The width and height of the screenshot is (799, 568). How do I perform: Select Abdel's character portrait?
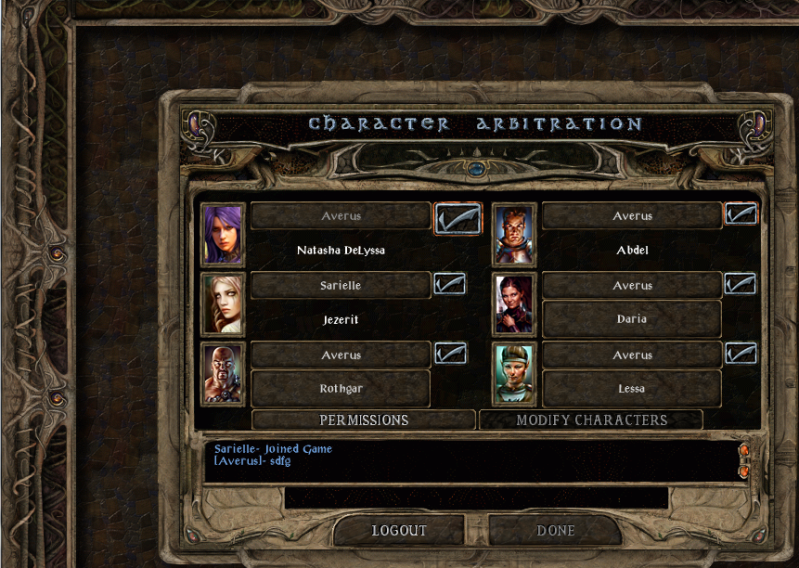(x=515, y=235)
